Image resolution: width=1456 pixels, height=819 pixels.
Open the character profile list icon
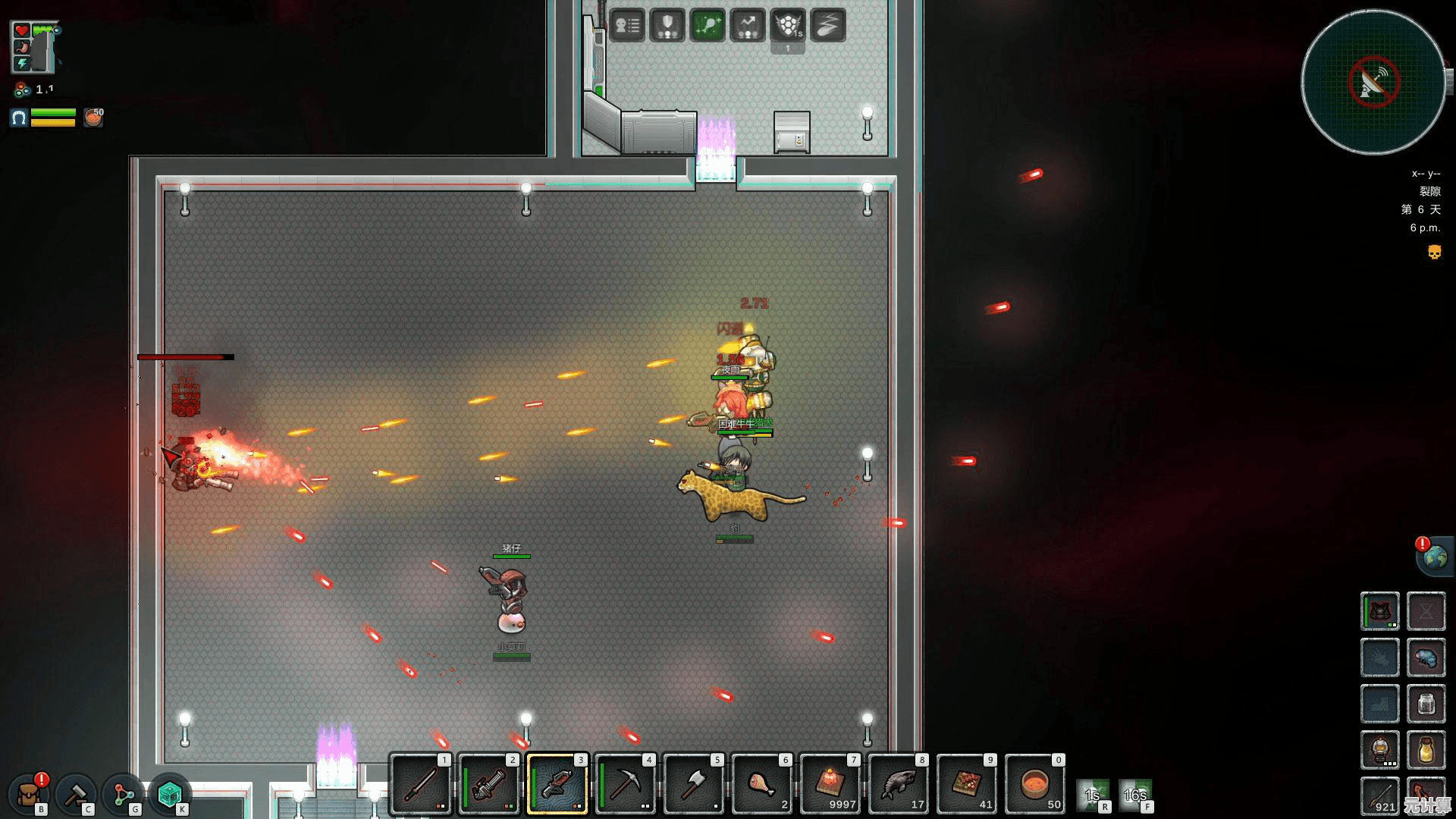click(627, 26)
